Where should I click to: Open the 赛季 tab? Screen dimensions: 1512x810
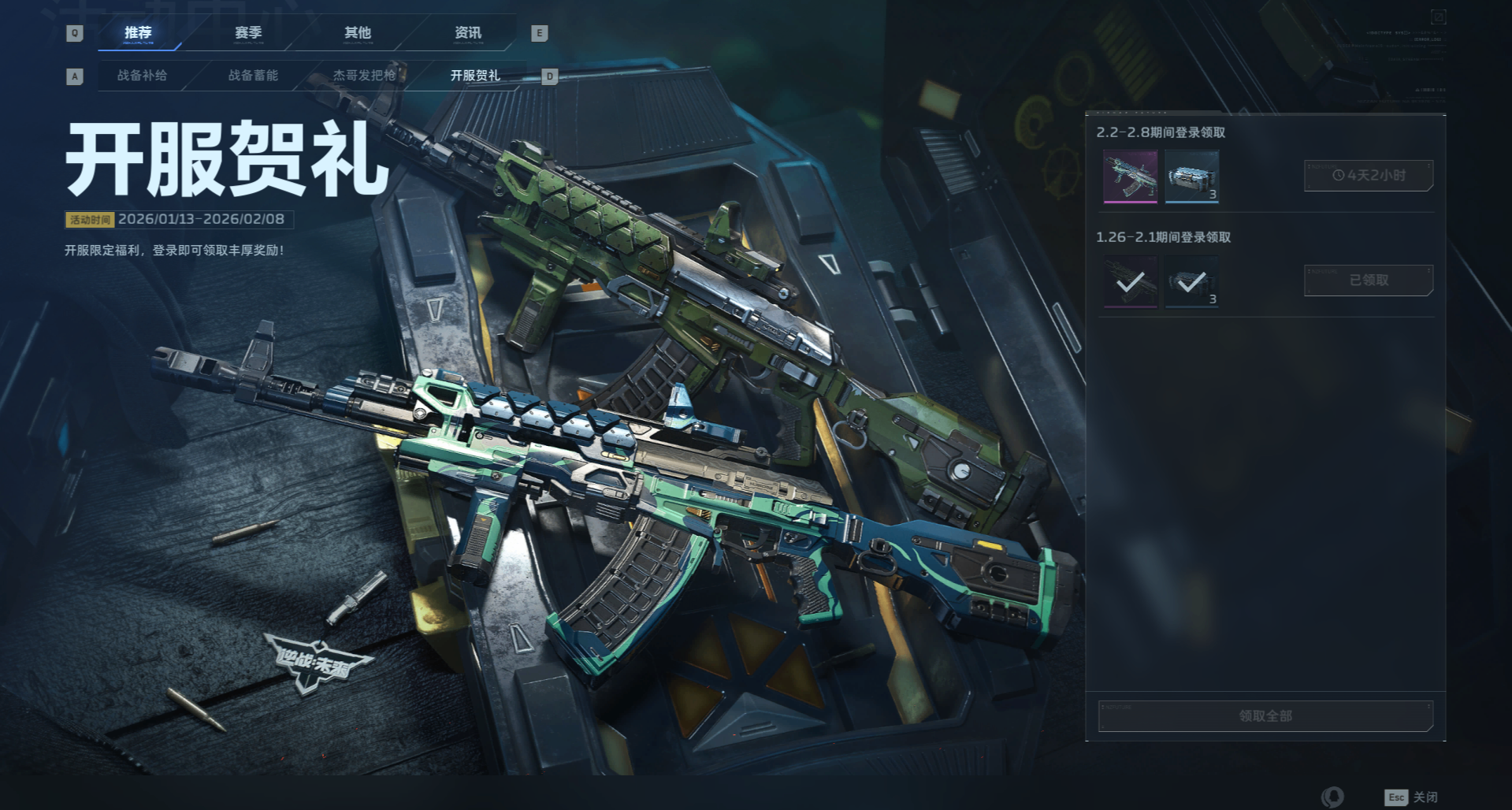point(248,33)
